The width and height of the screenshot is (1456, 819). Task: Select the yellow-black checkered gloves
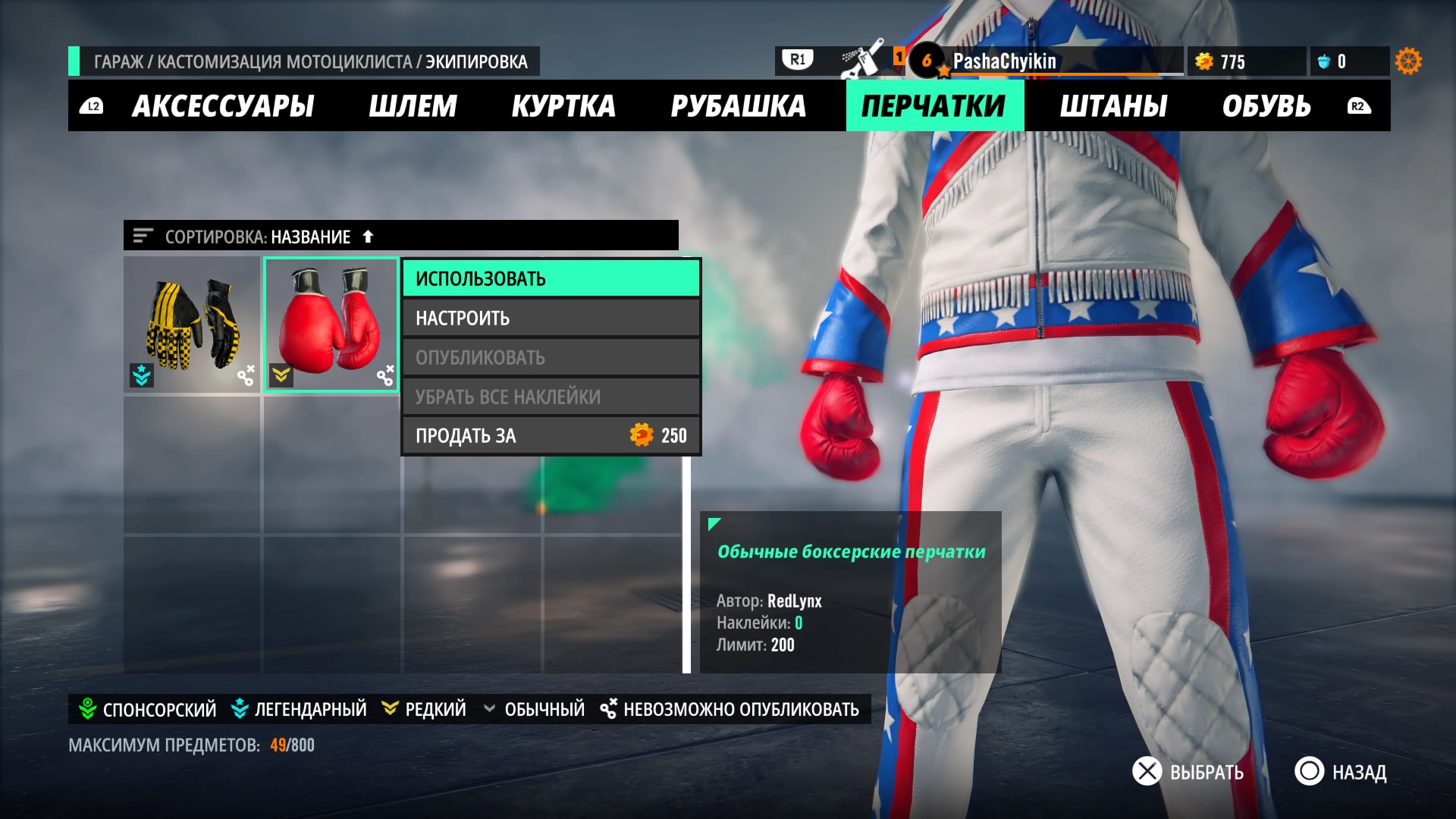pos(192,325)
